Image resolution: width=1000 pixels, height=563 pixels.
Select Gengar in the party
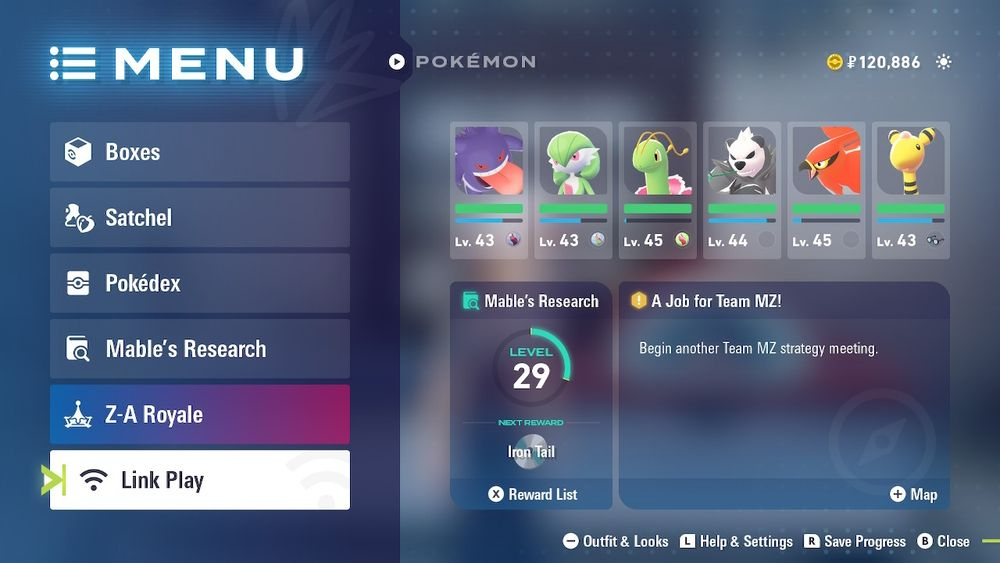[488, 190]
